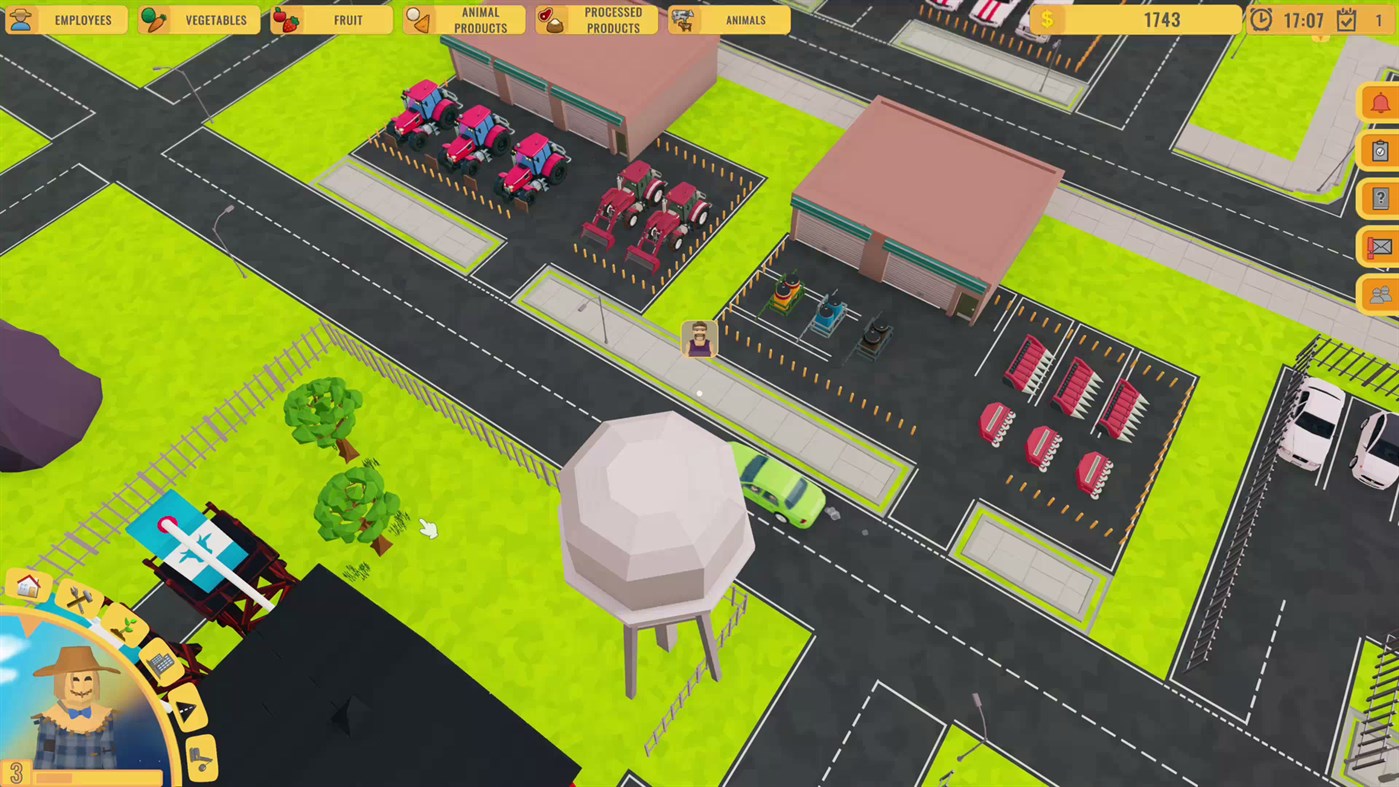The height and width of the screenshot is (787, 1399).
Task: Open the bell notifications icon
Action: pyautogui.click(x=1381, y=103)
